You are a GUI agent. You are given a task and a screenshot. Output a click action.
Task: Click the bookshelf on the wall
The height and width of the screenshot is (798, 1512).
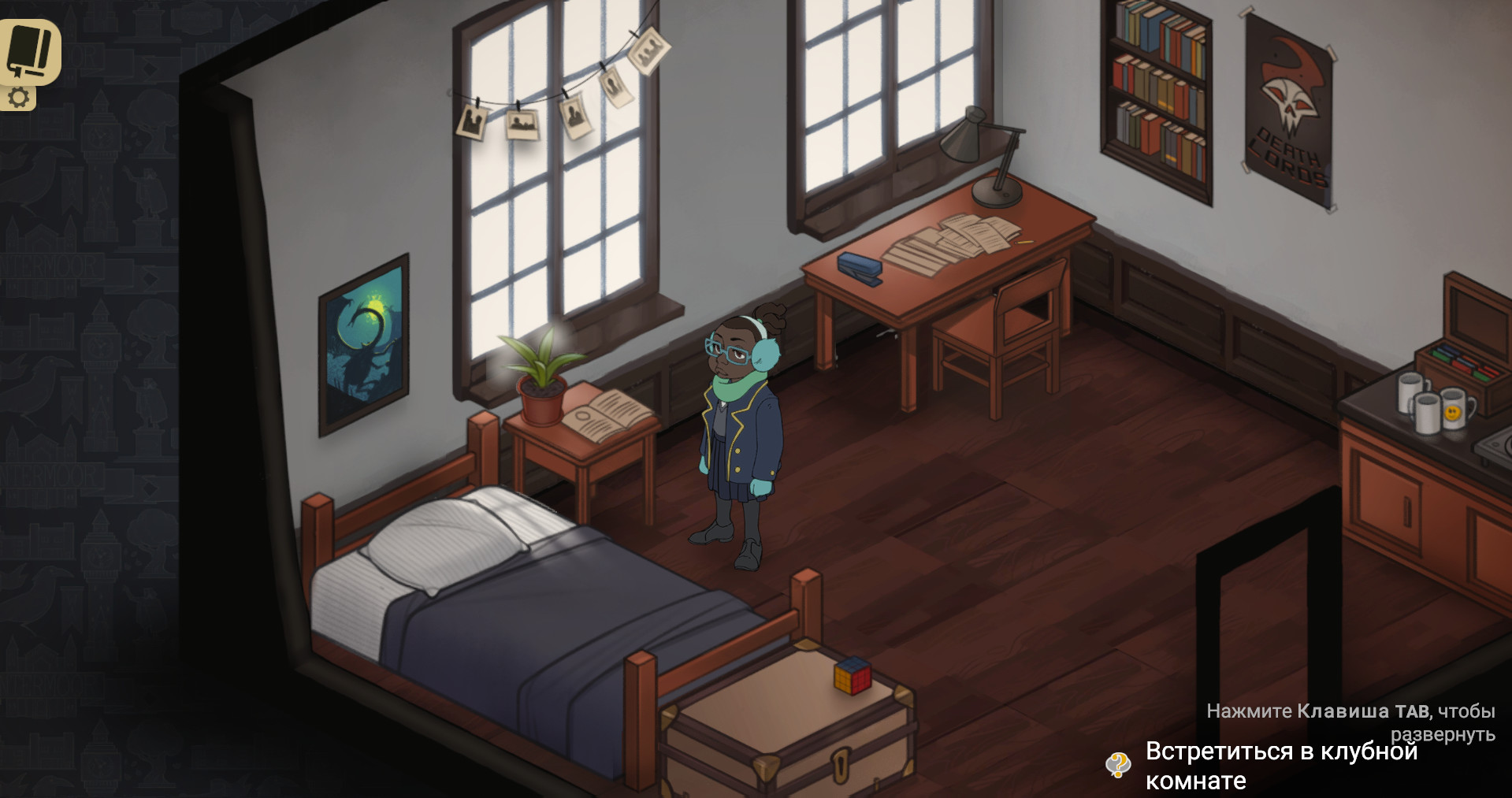1158,87
